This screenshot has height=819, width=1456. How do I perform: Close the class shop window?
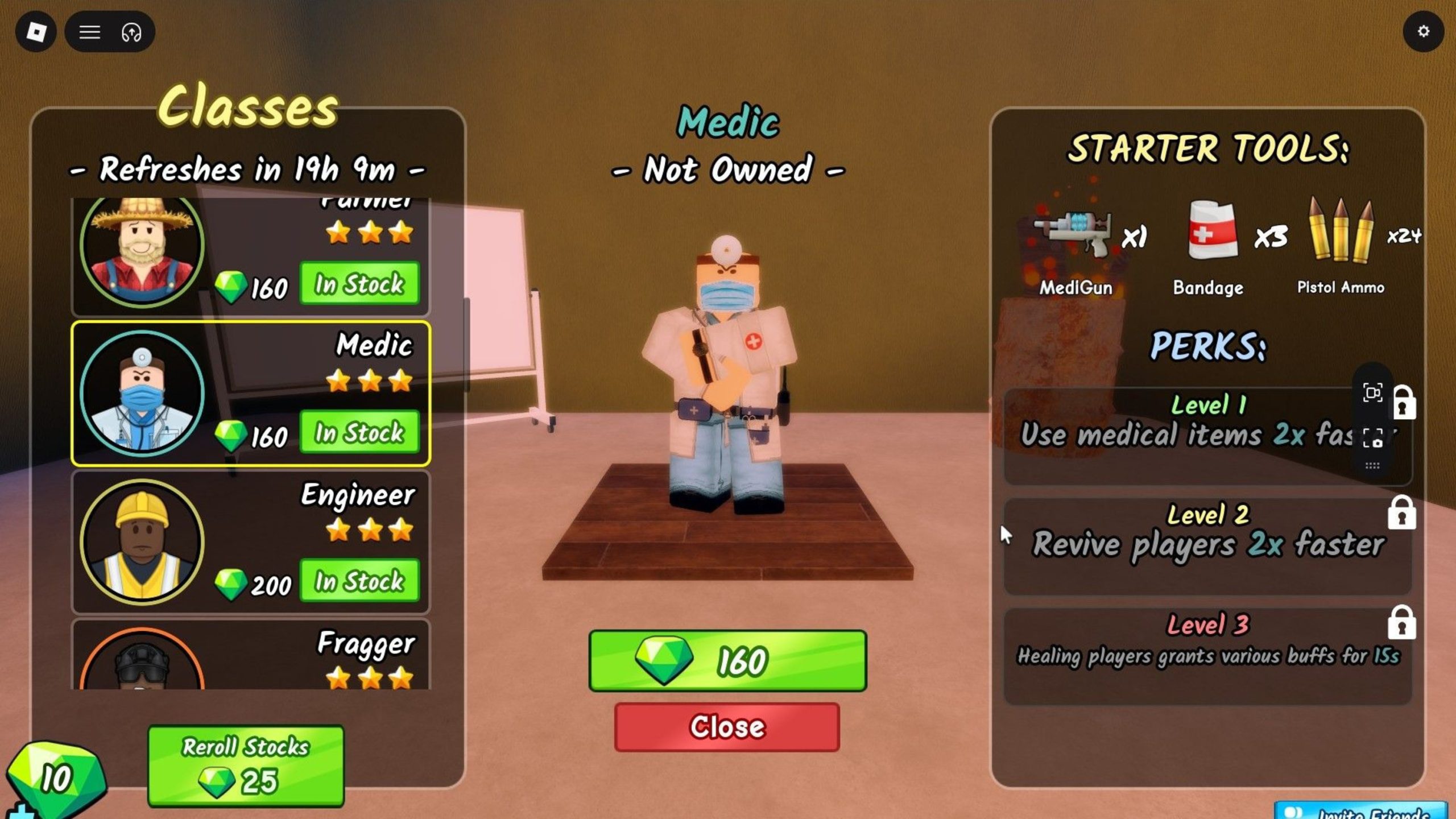click(727, 727)
